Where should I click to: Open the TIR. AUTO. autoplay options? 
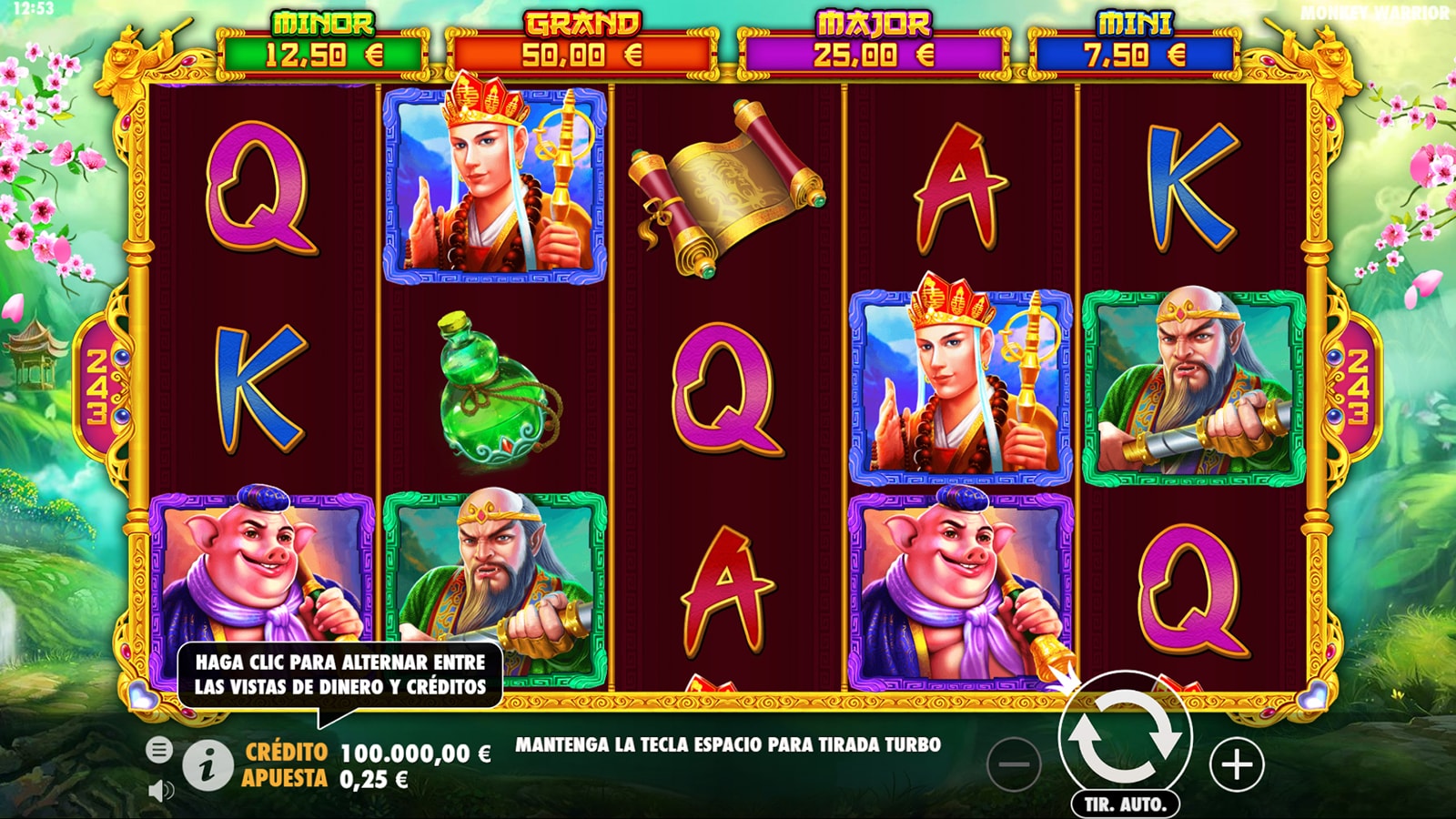(1125, 804)
